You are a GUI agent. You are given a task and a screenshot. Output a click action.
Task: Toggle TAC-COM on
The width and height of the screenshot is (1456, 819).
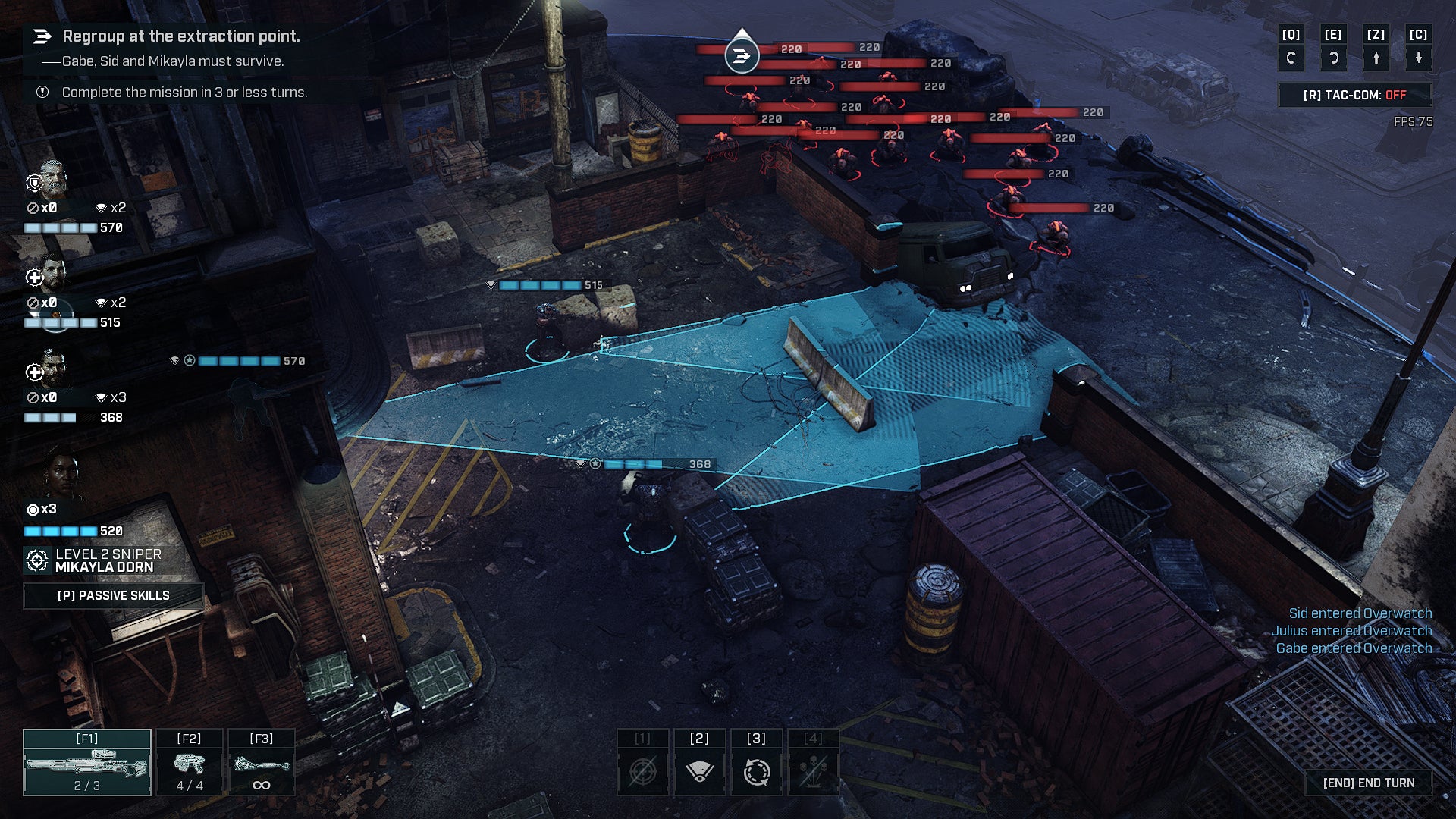click(x=1354, y=95)
